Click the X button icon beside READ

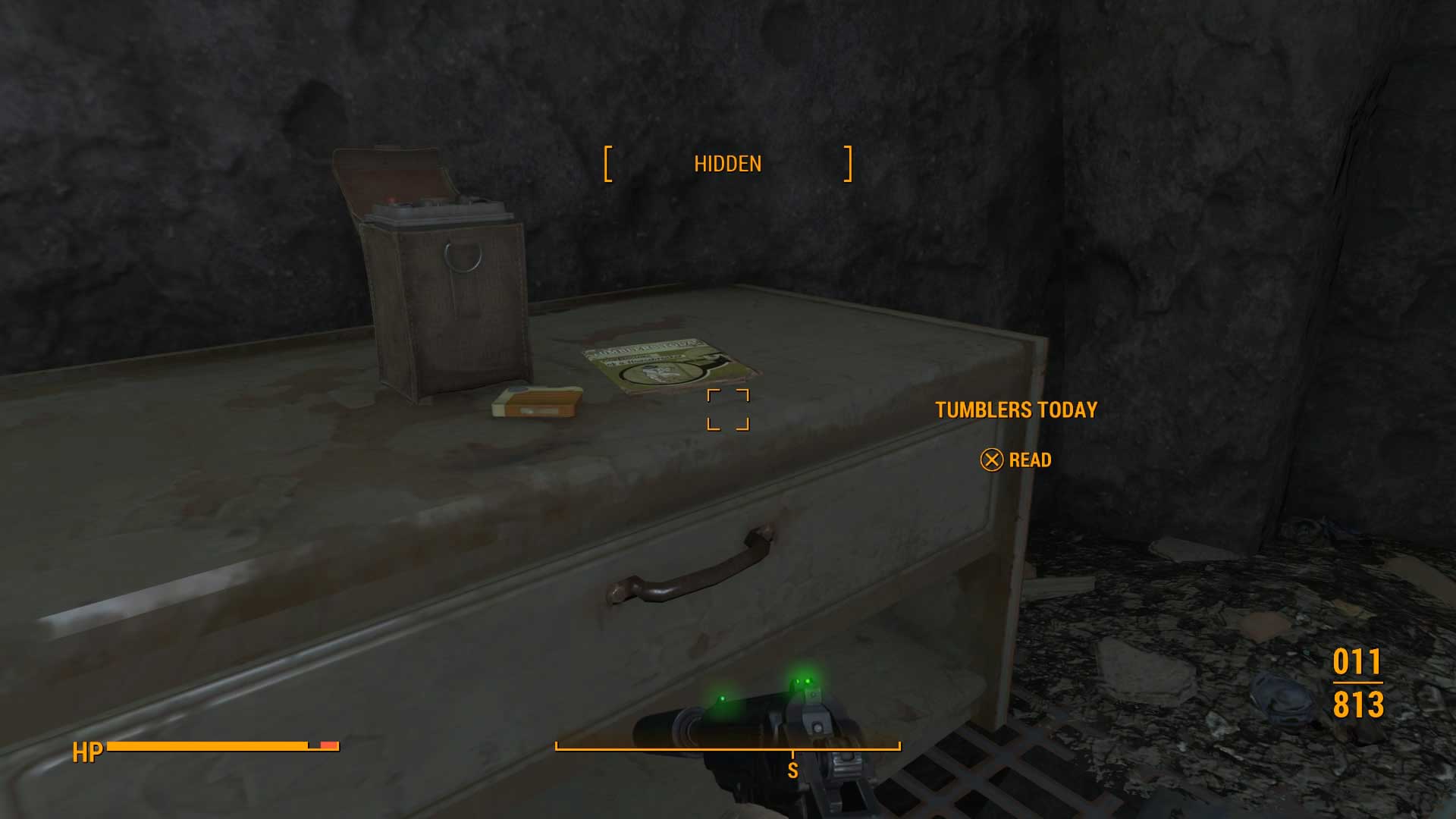[992, 460]
